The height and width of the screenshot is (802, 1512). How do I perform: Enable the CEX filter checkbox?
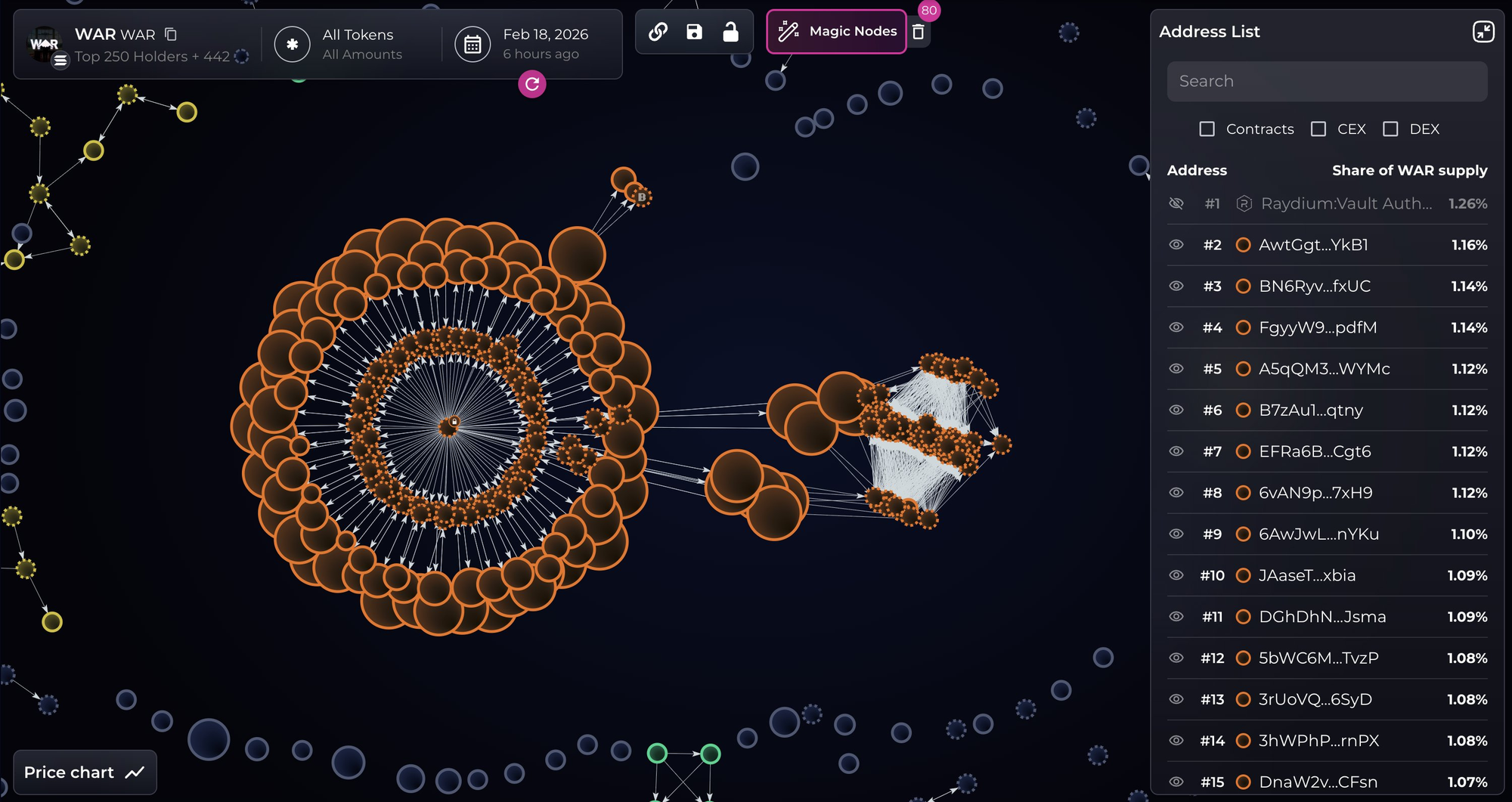click(1318, 129)
